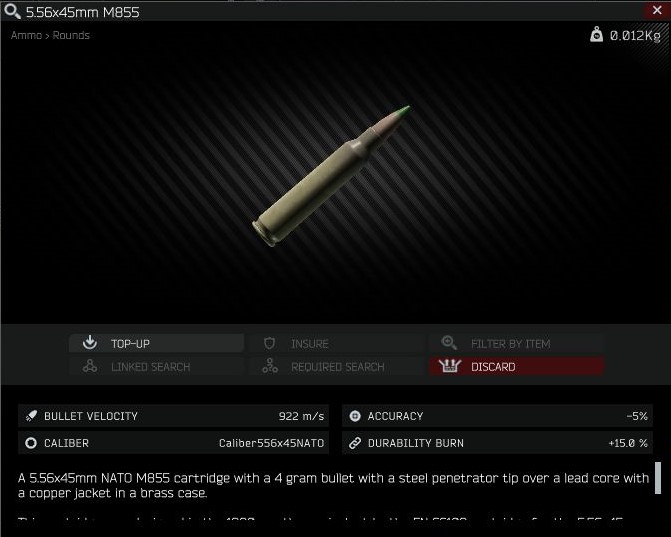Choose the Insure option
Image resolution: width=671 pixels, height=537 pixels.
coord(336,343)
